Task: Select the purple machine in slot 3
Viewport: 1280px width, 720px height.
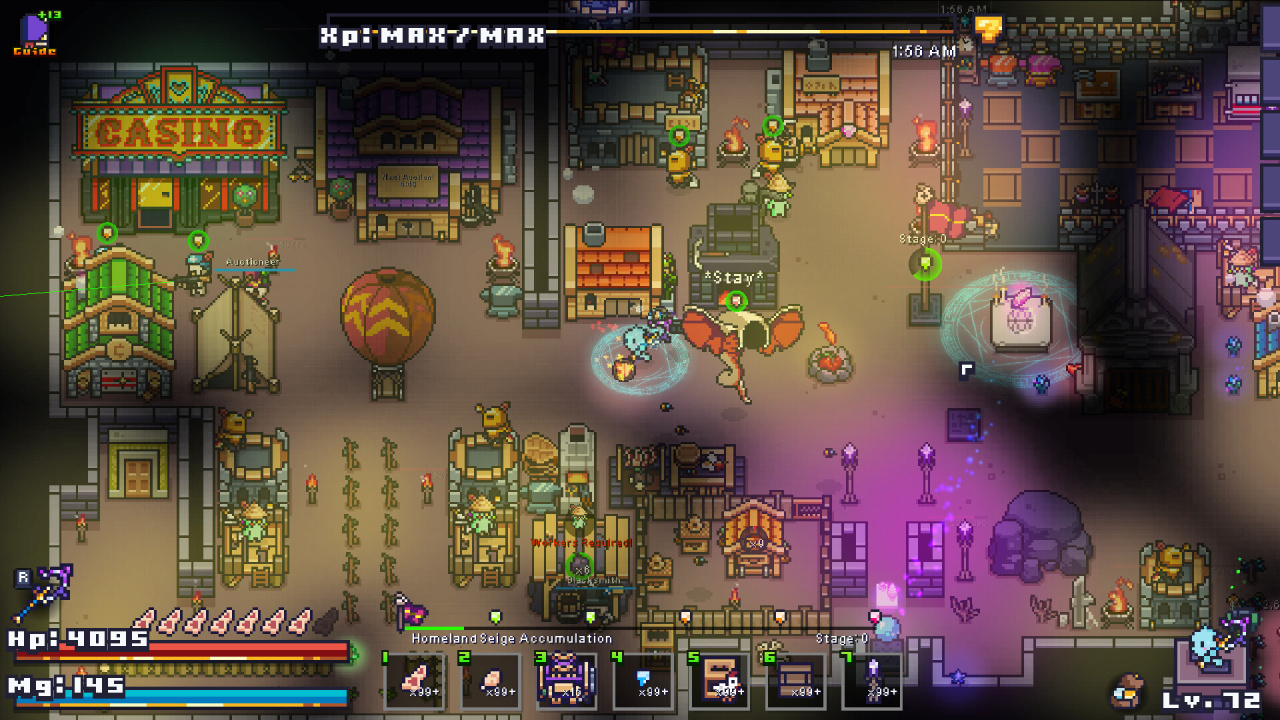Action: (x=567, y=681)
